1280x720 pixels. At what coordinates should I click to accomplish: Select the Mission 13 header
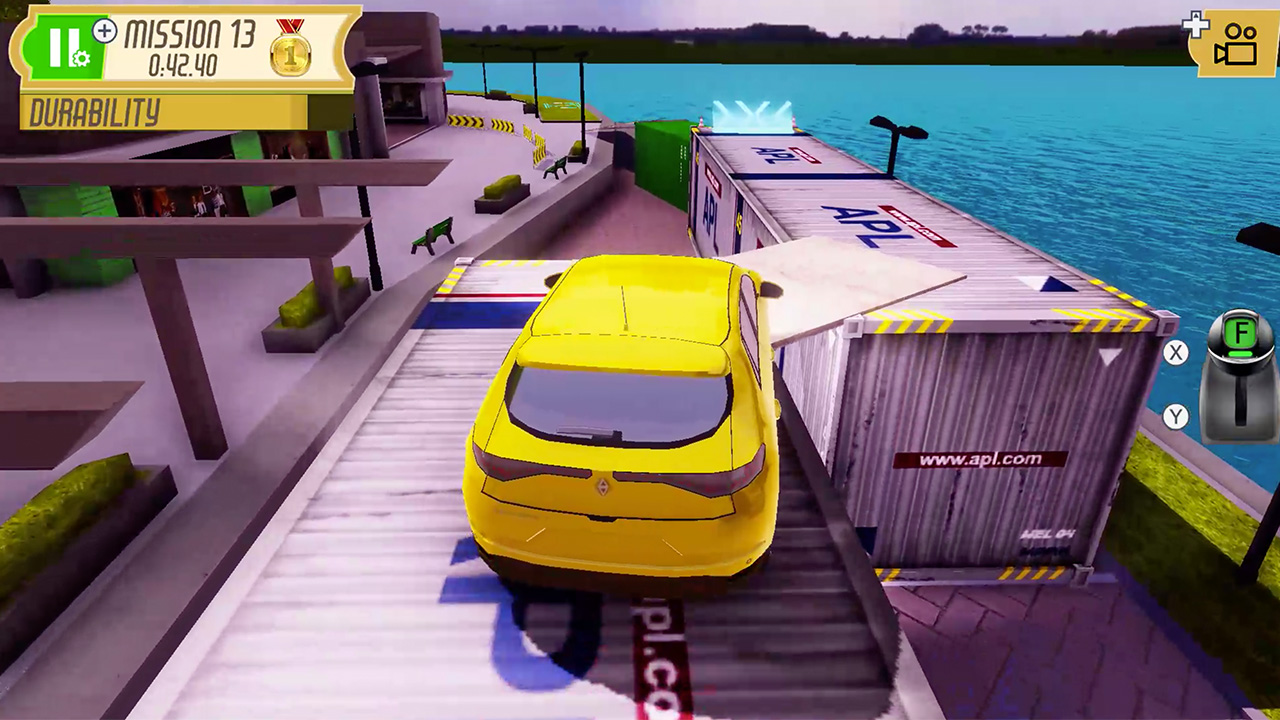coord(190,33)
